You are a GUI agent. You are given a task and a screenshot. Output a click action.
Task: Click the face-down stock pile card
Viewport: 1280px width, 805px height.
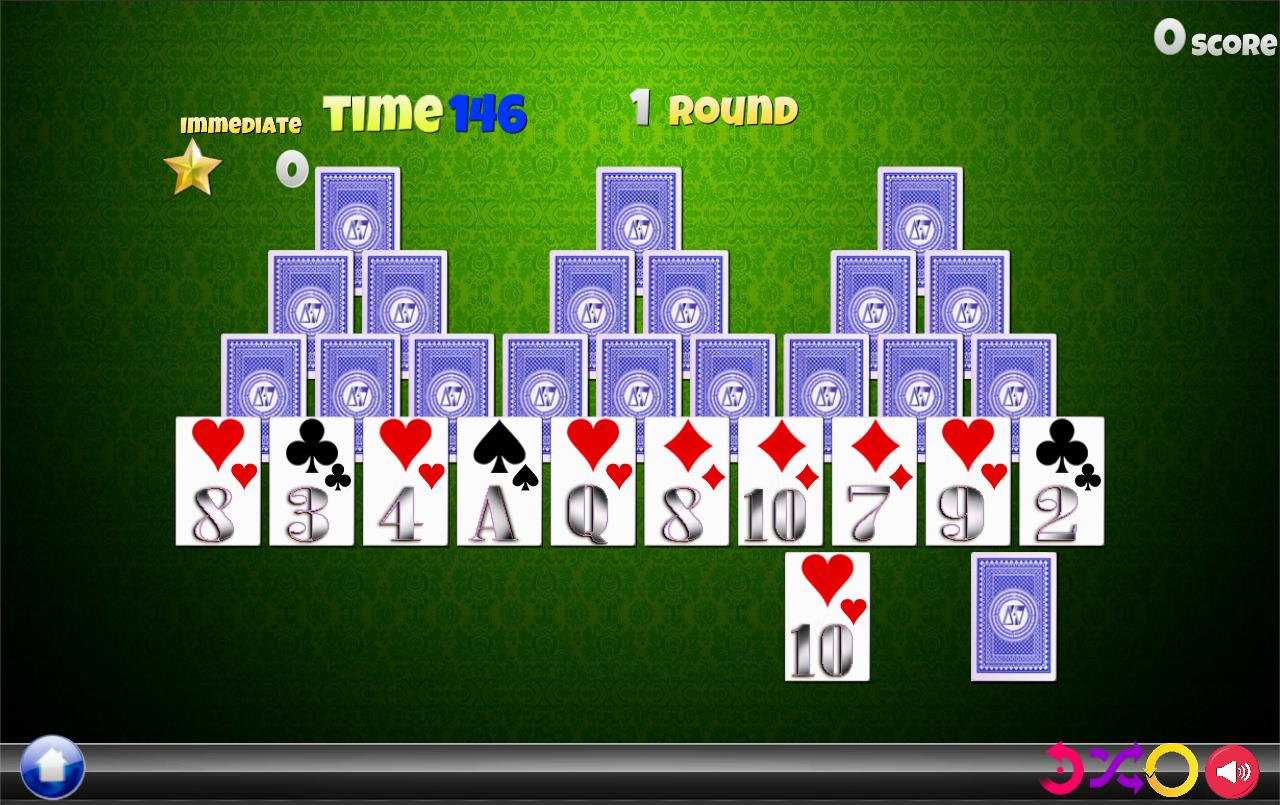click(x=1013, y=617)
